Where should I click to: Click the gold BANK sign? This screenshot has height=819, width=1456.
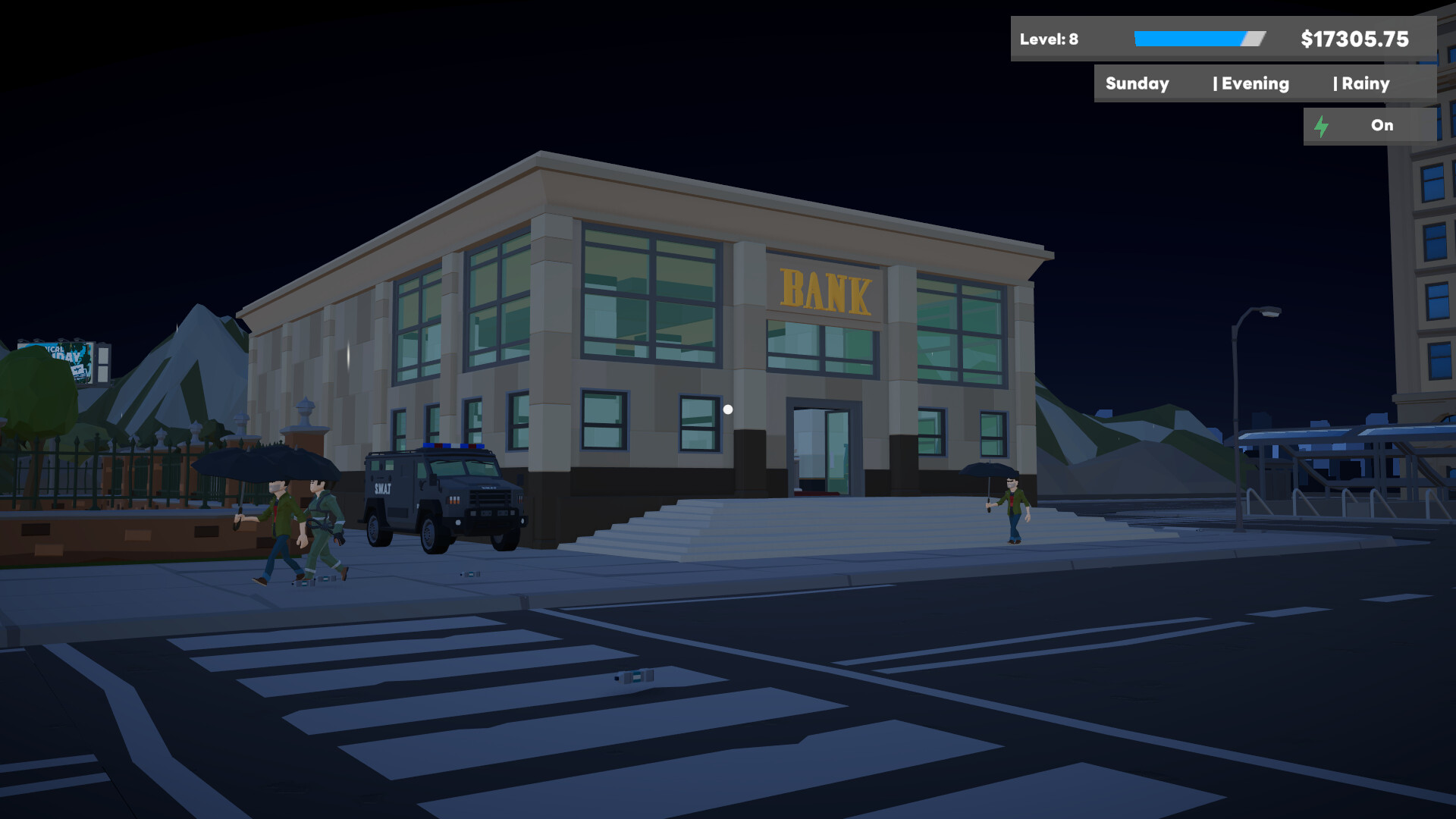tap(827, 290)
